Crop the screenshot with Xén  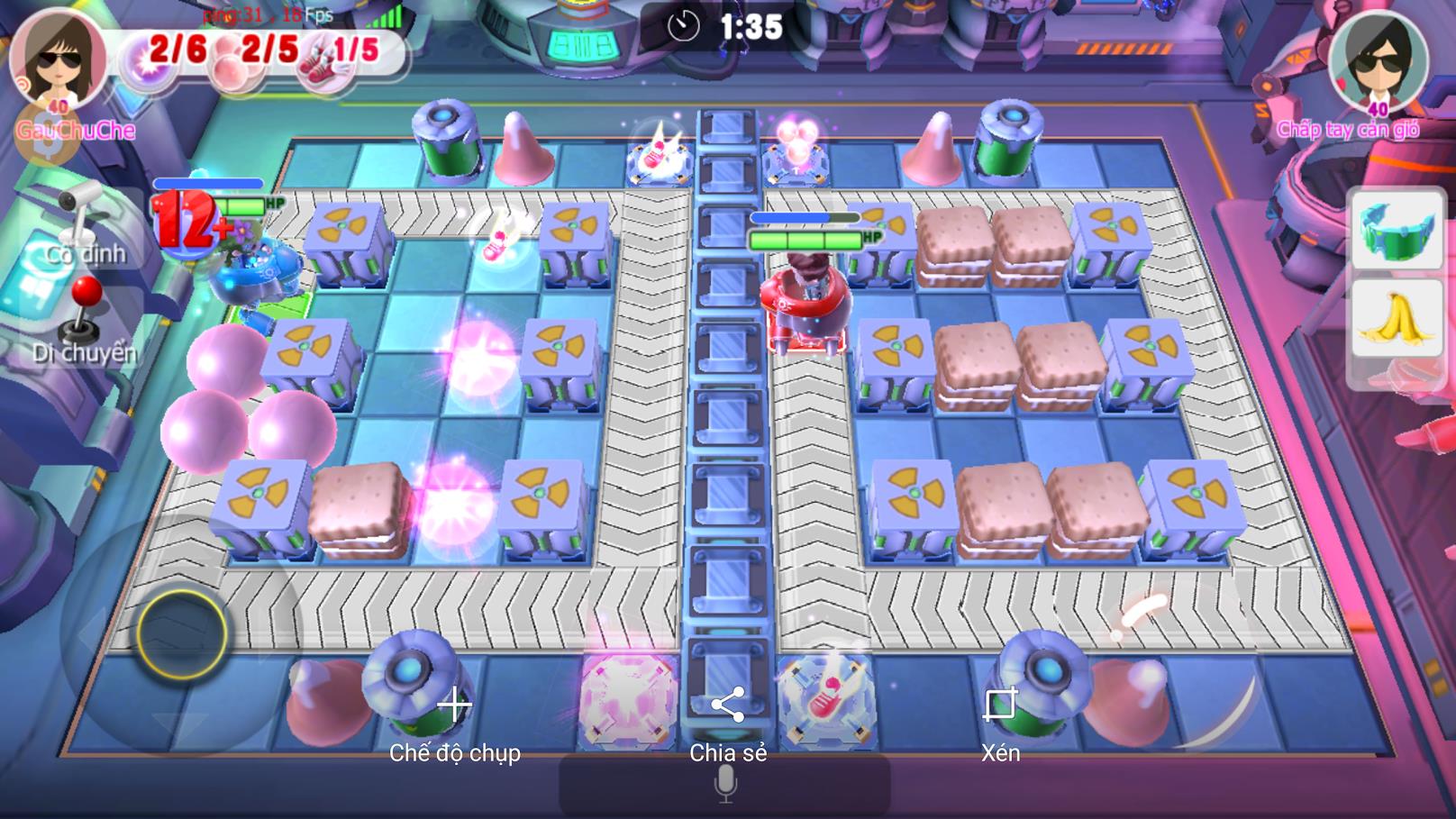coord(1000,723)
